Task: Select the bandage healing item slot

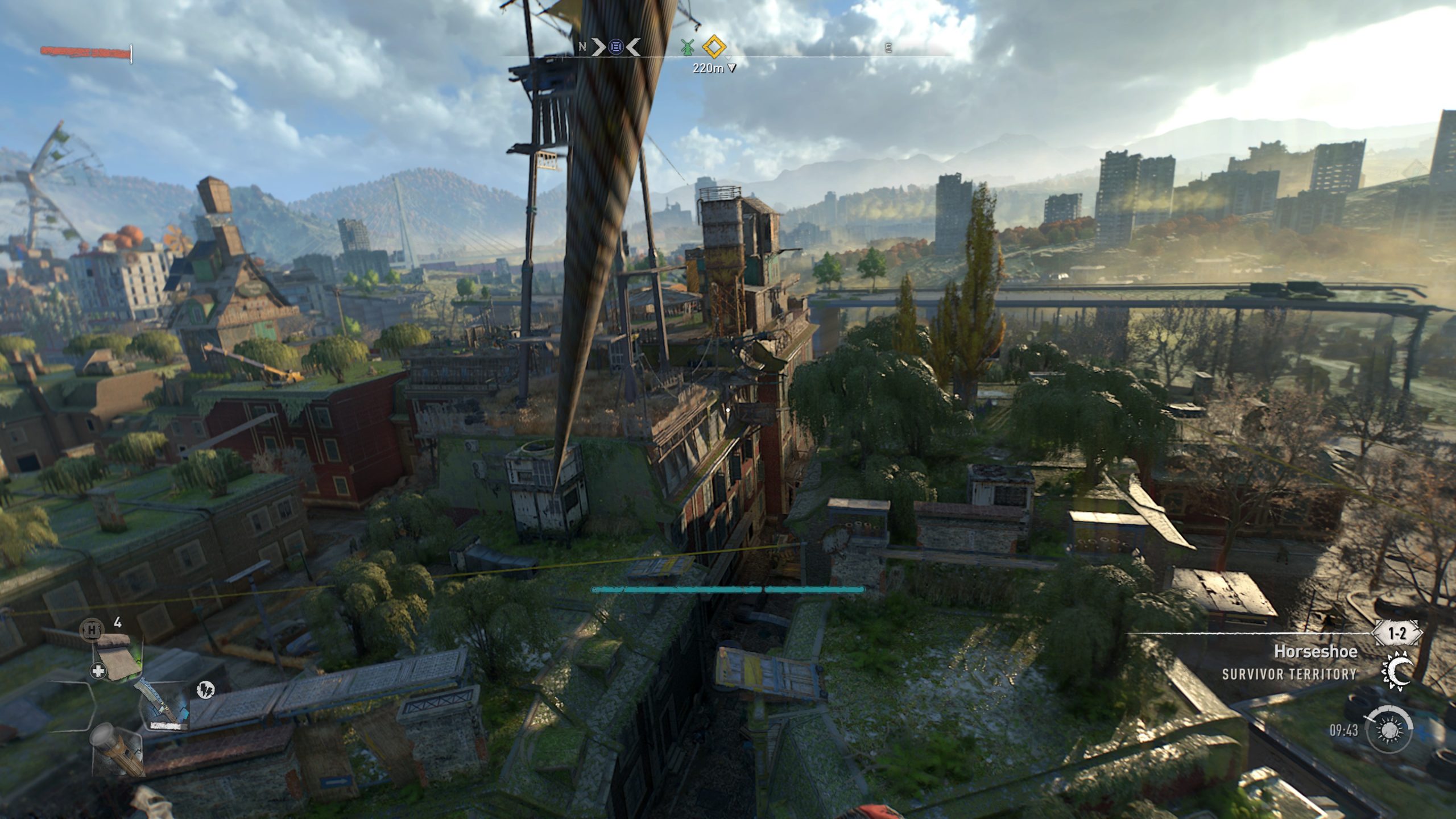Action: 118,659
